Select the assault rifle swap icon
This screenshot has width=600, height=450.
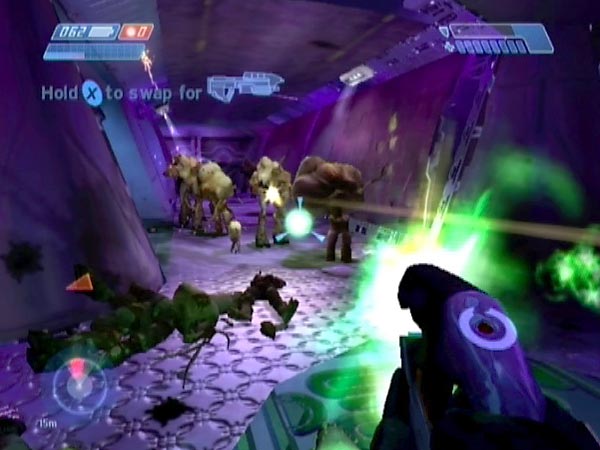coord(244,86)
